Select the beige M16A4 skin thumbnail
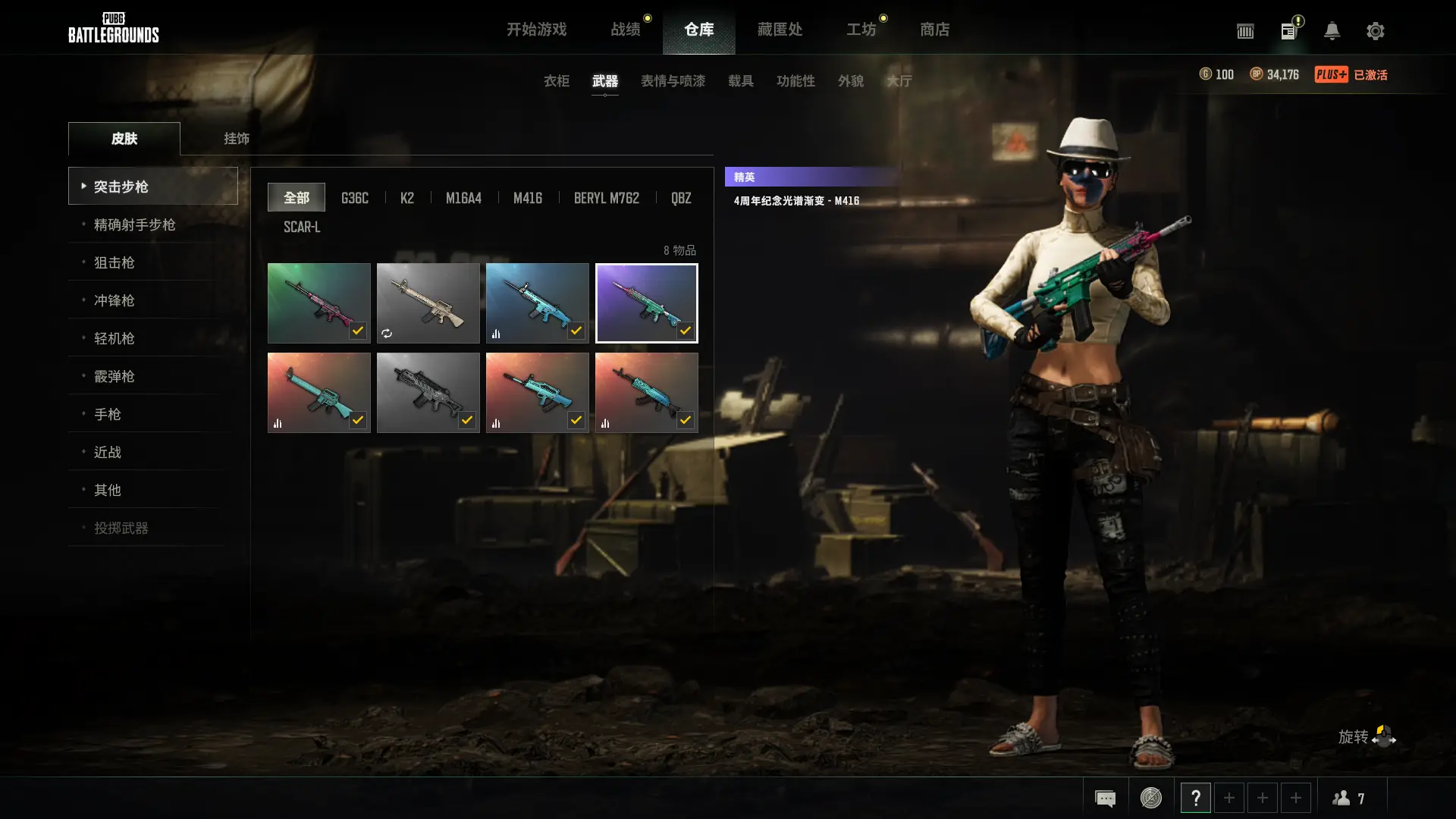 pos(428,303)
